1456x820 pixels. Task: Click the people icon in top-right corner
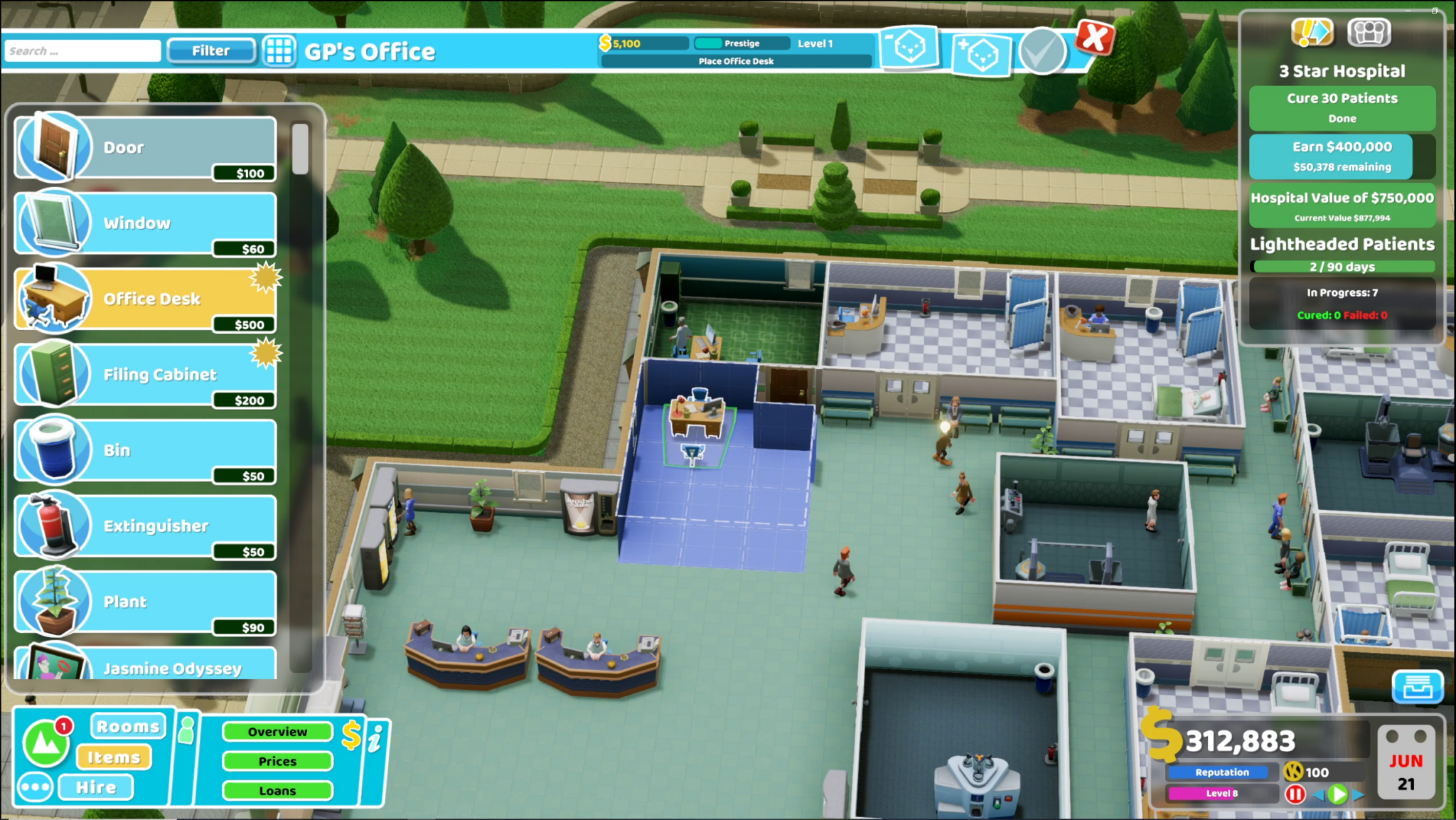click(x=1369, y=31)
